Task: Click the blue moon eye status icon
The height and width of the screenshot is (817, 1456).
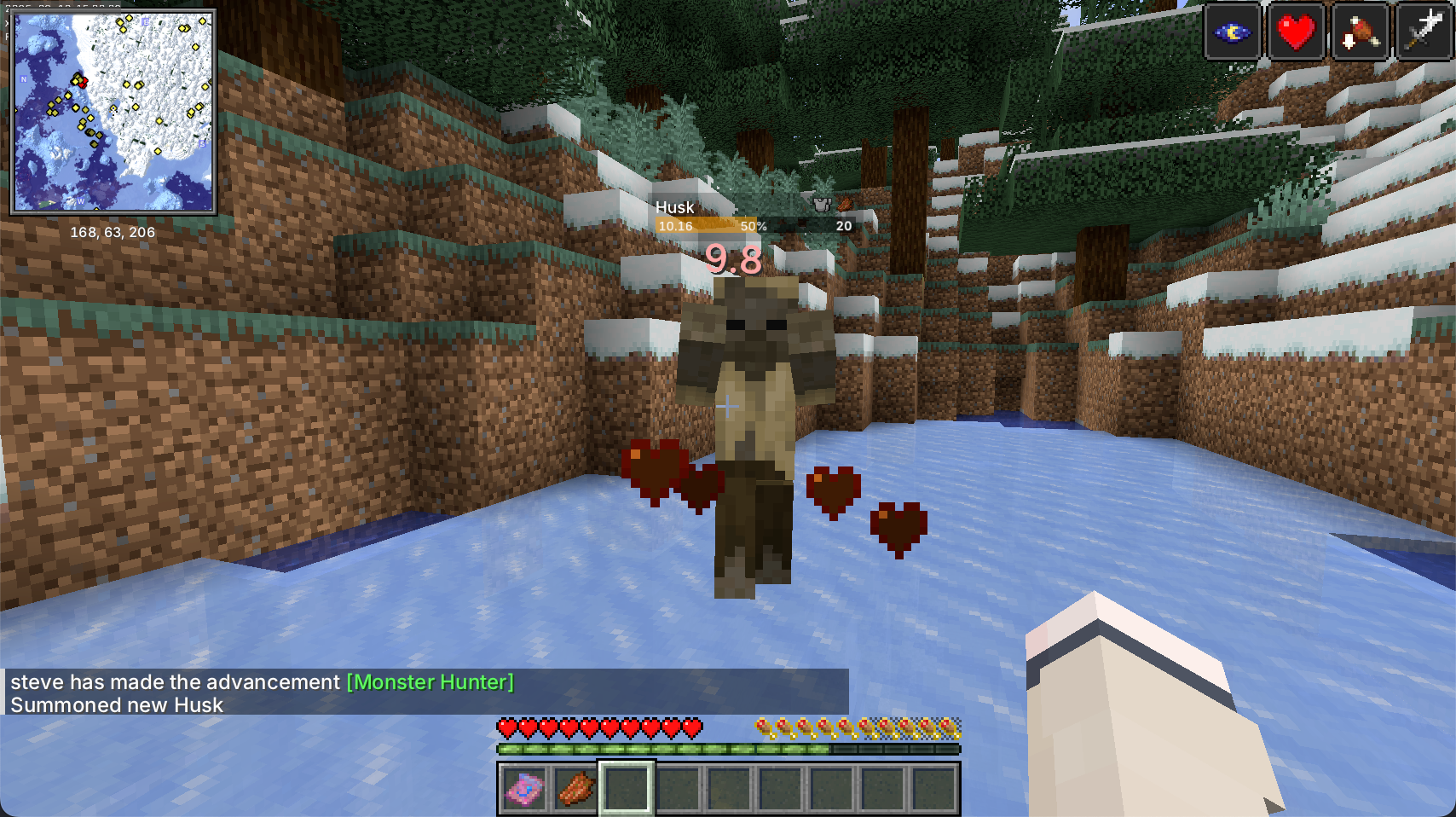Action: (1232, 32)
